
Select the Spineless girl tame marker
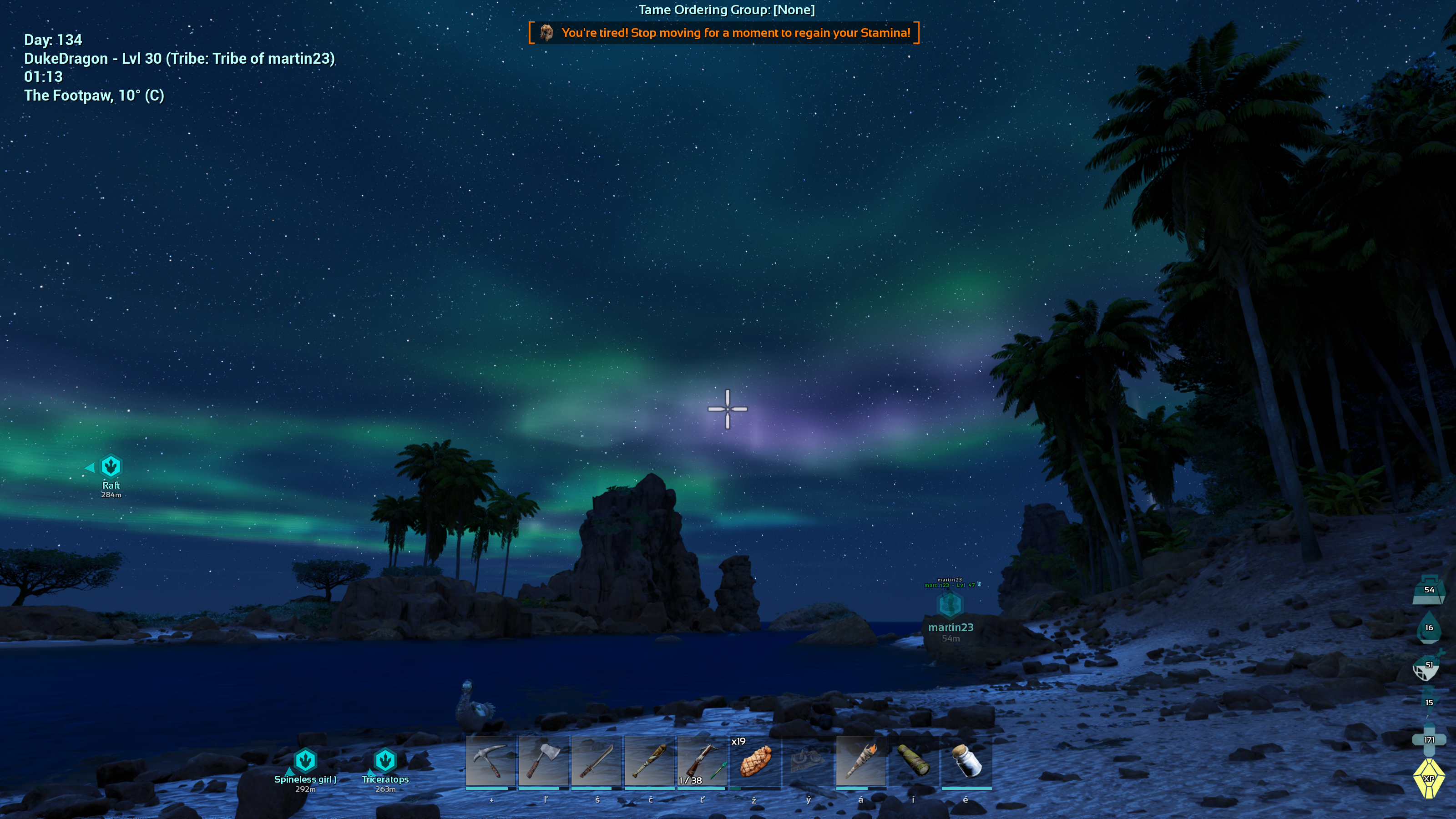click(305, 761)
